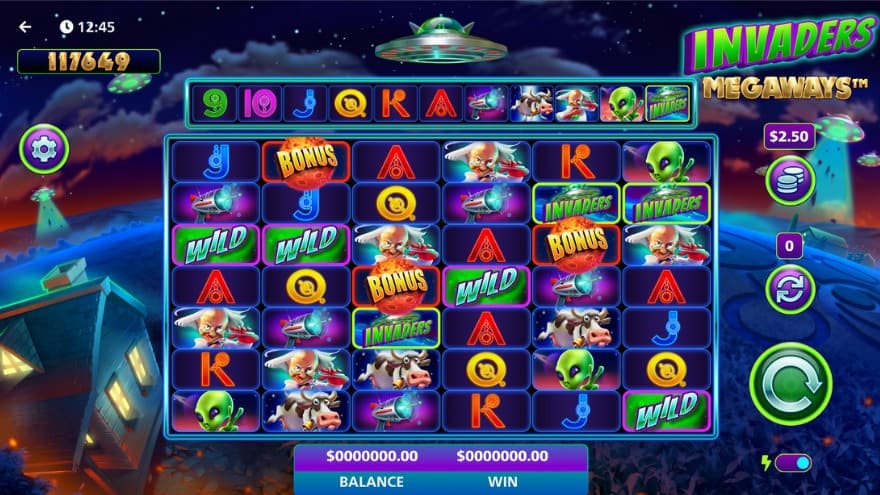The height and width of the screenshot is (495, 880).
Task: Open the coin stack bet selector
Action: pos(790,181)
